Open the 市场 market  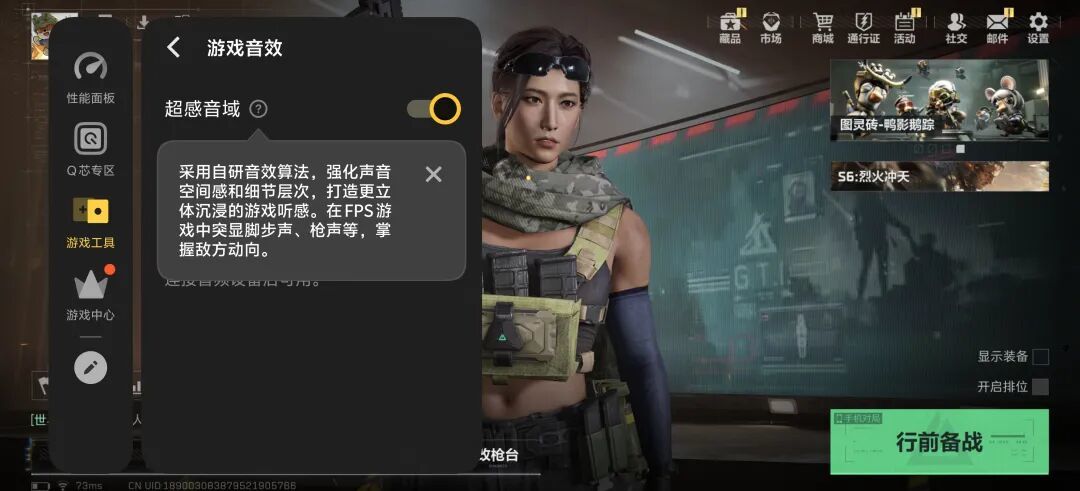coord(770,27)
